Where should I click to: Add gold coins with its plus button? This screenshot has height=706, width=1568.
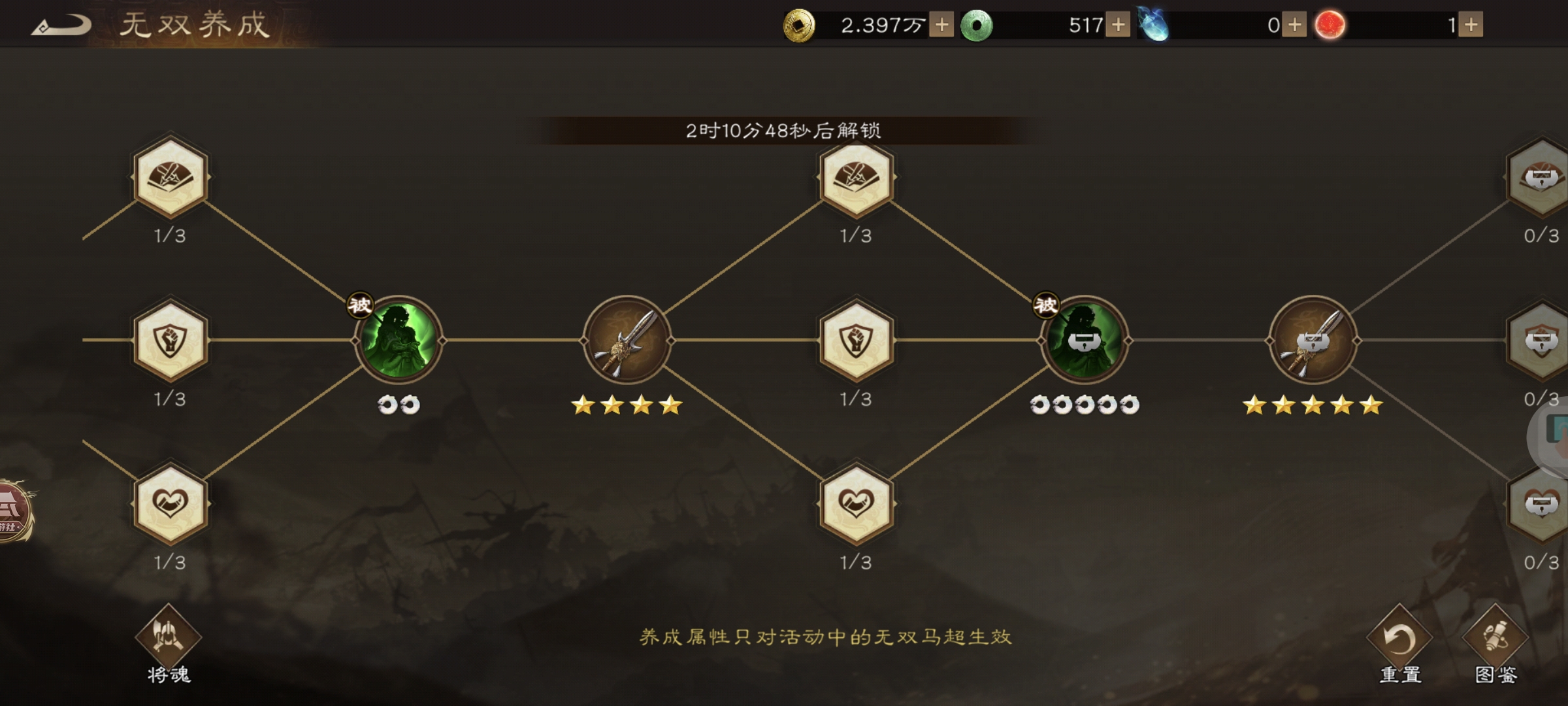(x=941, y=25)
